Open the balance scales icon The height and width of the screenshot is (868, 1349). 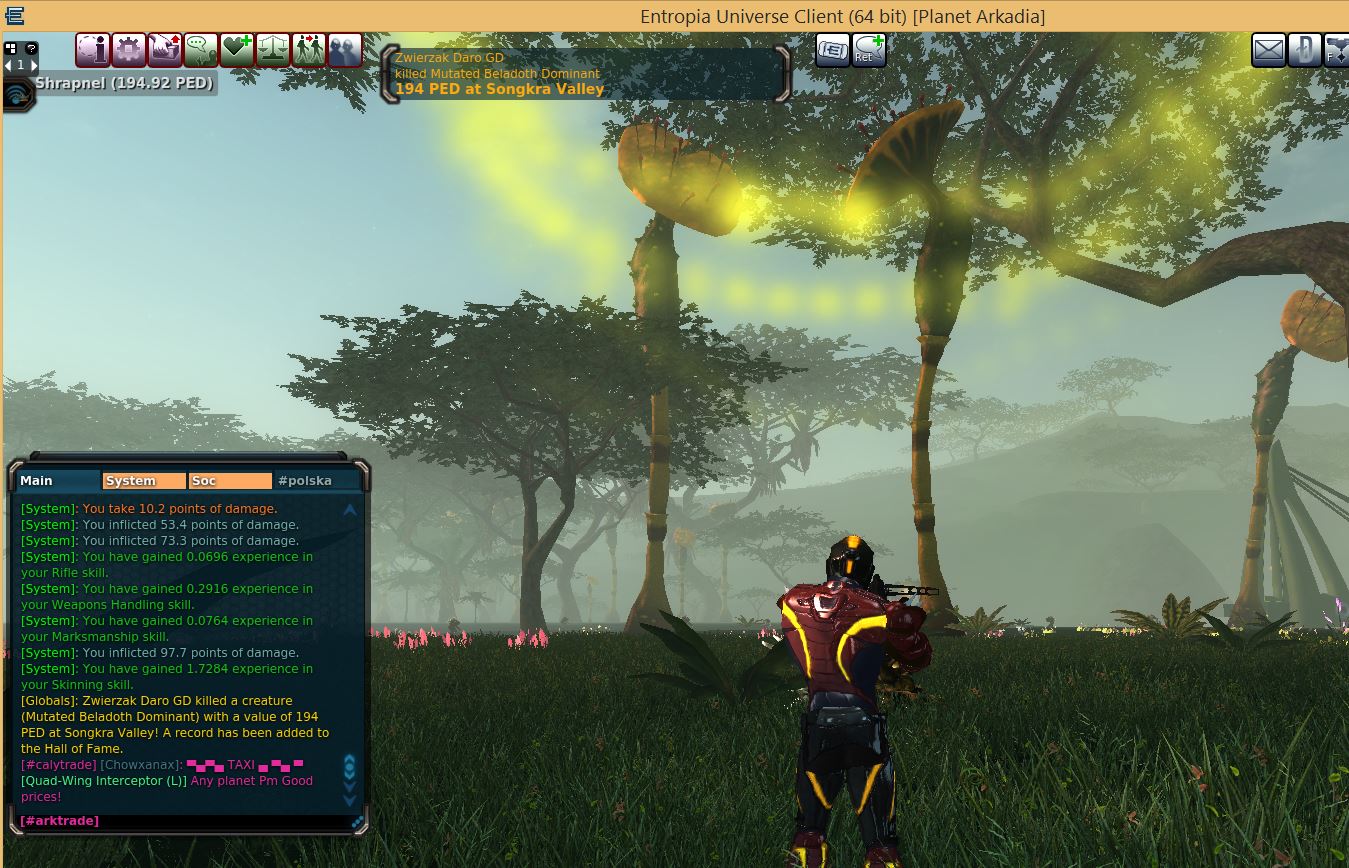coord(273,50)
